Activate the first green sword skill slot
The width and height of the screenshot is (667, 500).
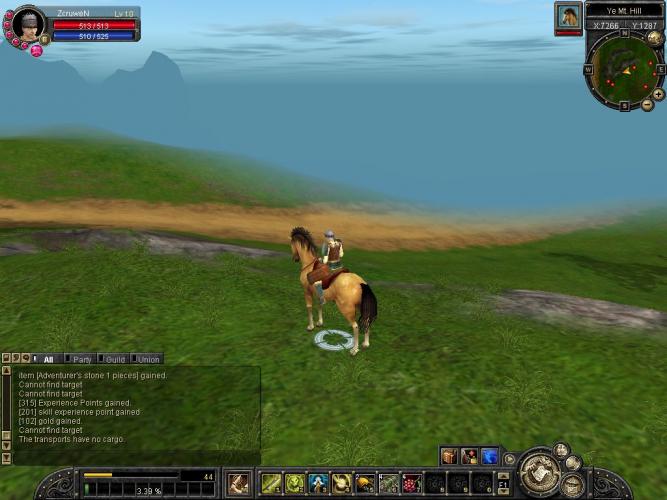(271, 484)
